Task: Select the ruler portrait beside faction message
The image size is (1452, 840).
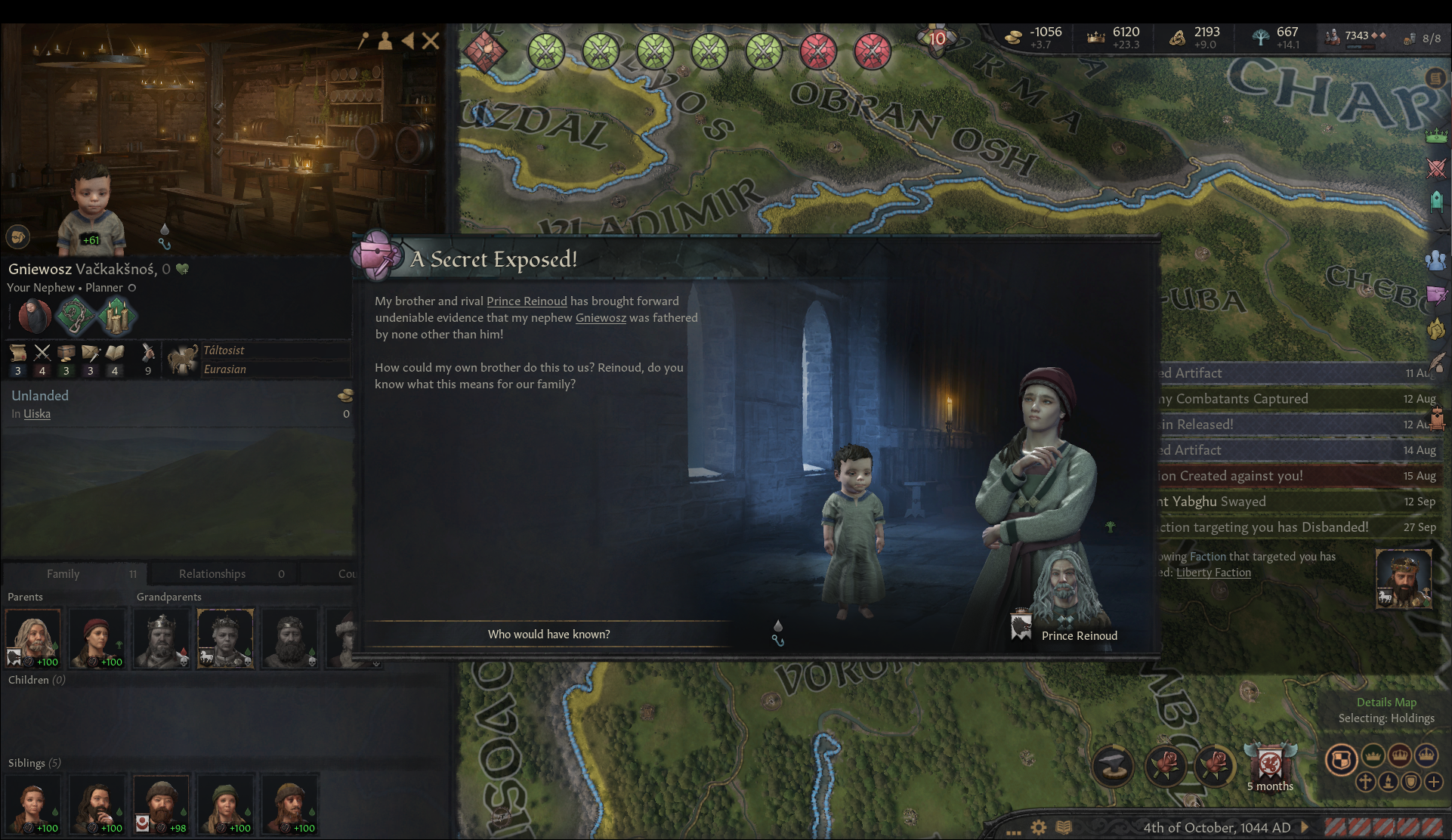Action: [1403, 579]
